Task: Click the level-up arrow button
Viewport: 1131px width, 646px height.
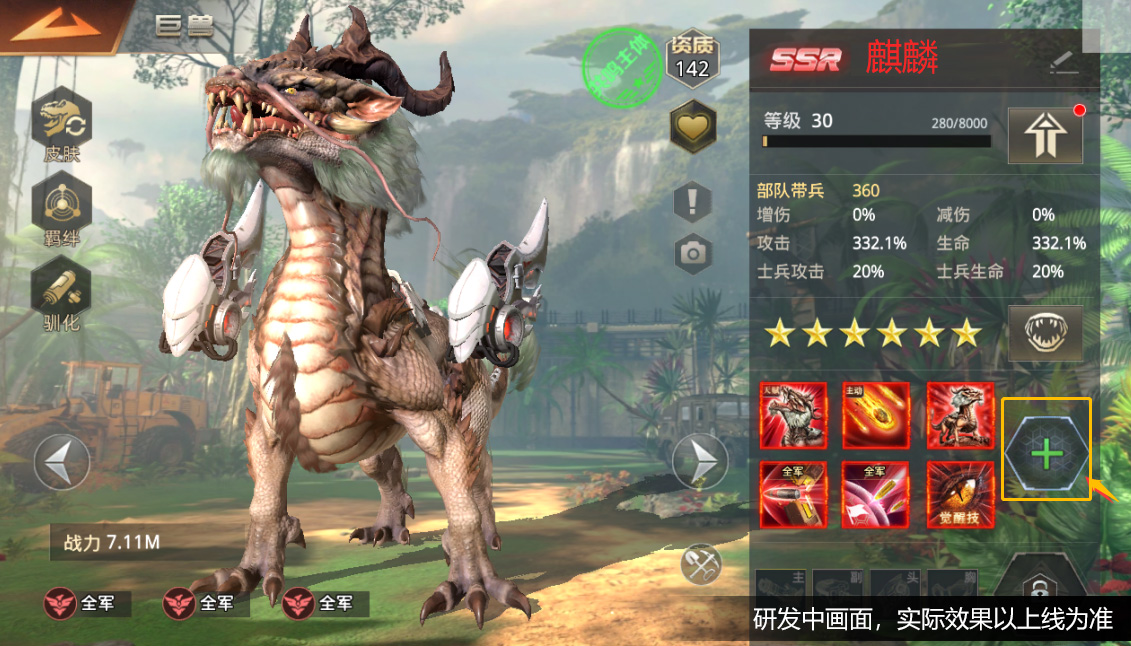Action: (1045, 134)
